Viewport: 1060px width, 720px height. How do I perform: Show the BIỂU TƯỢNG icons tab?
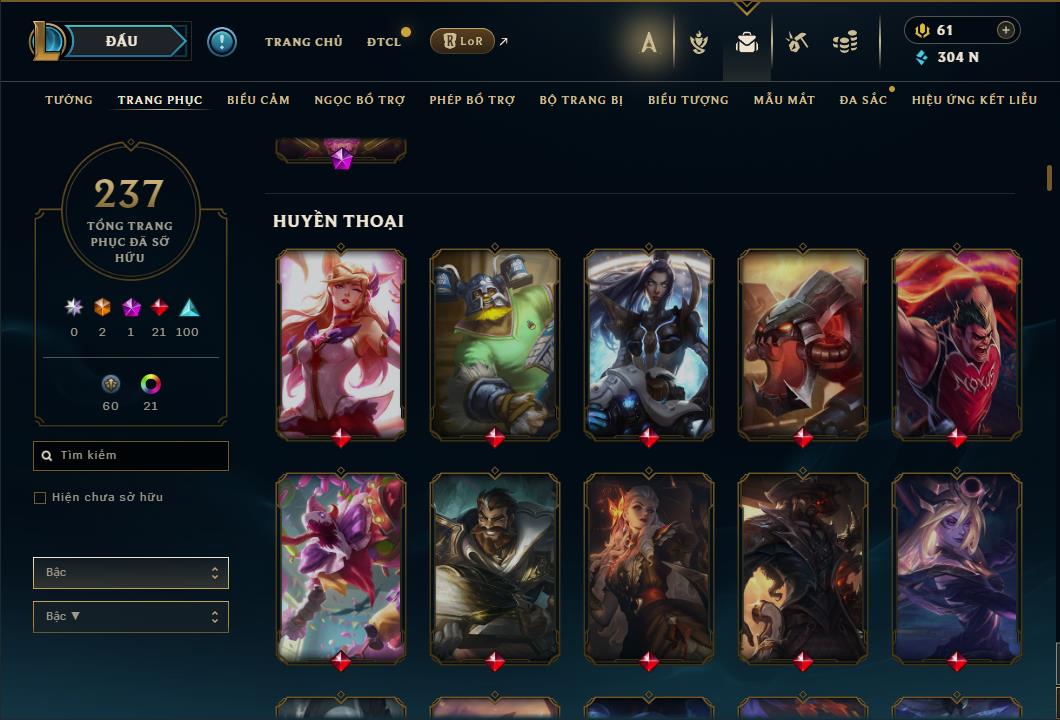688,100
